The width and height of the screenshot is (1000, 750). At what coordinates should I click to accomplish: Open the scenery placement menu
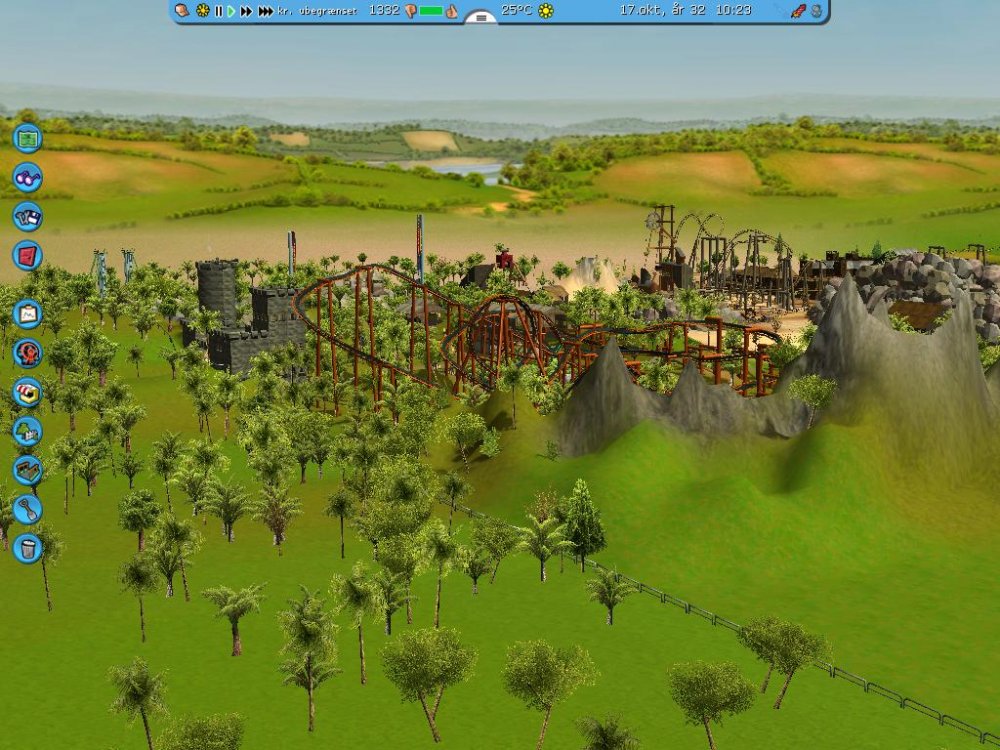(x=27, y=431)
